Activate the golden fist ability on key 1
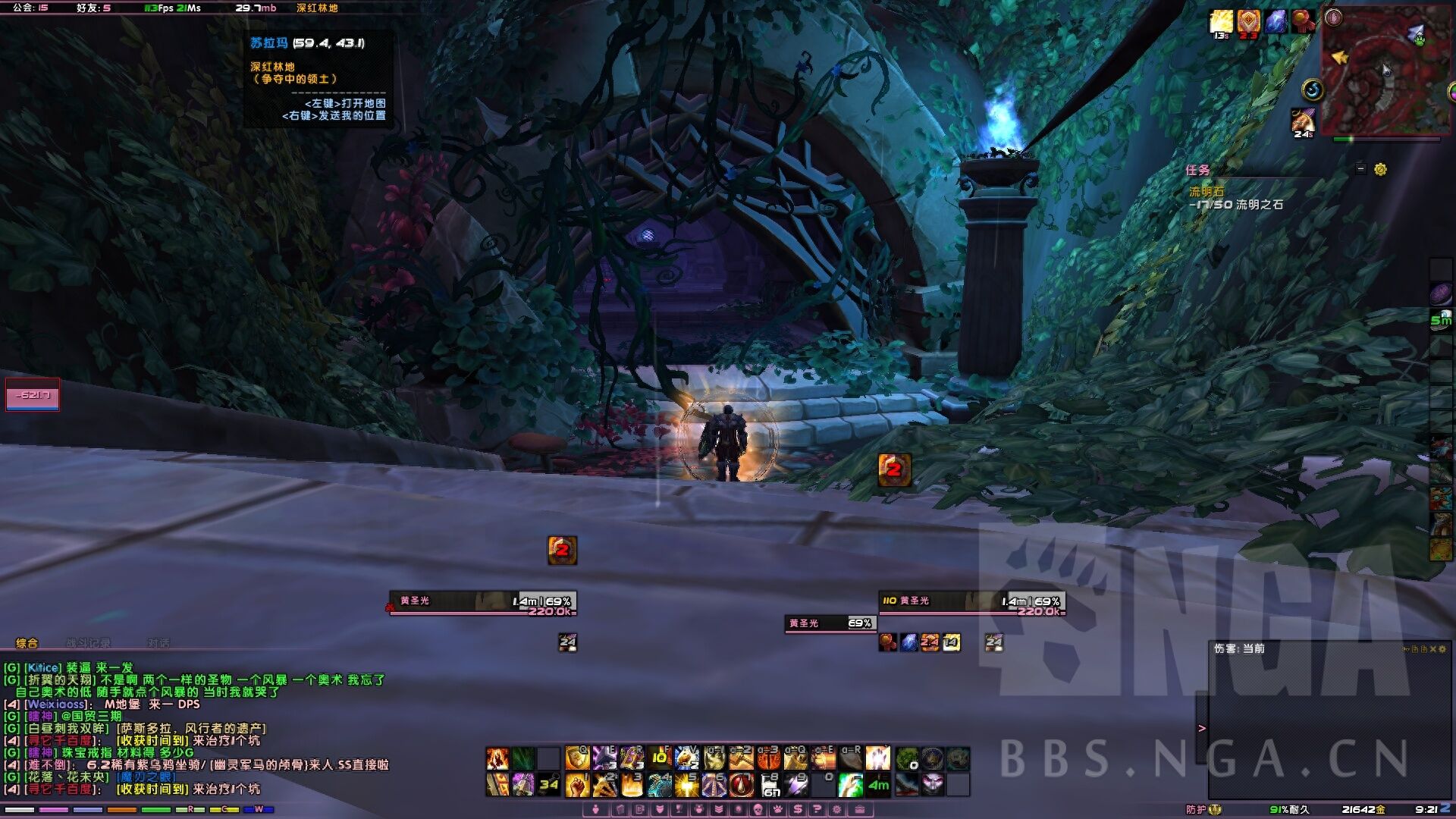The height and width of the screenshot is (819, 1456). [x=577, y=785]
